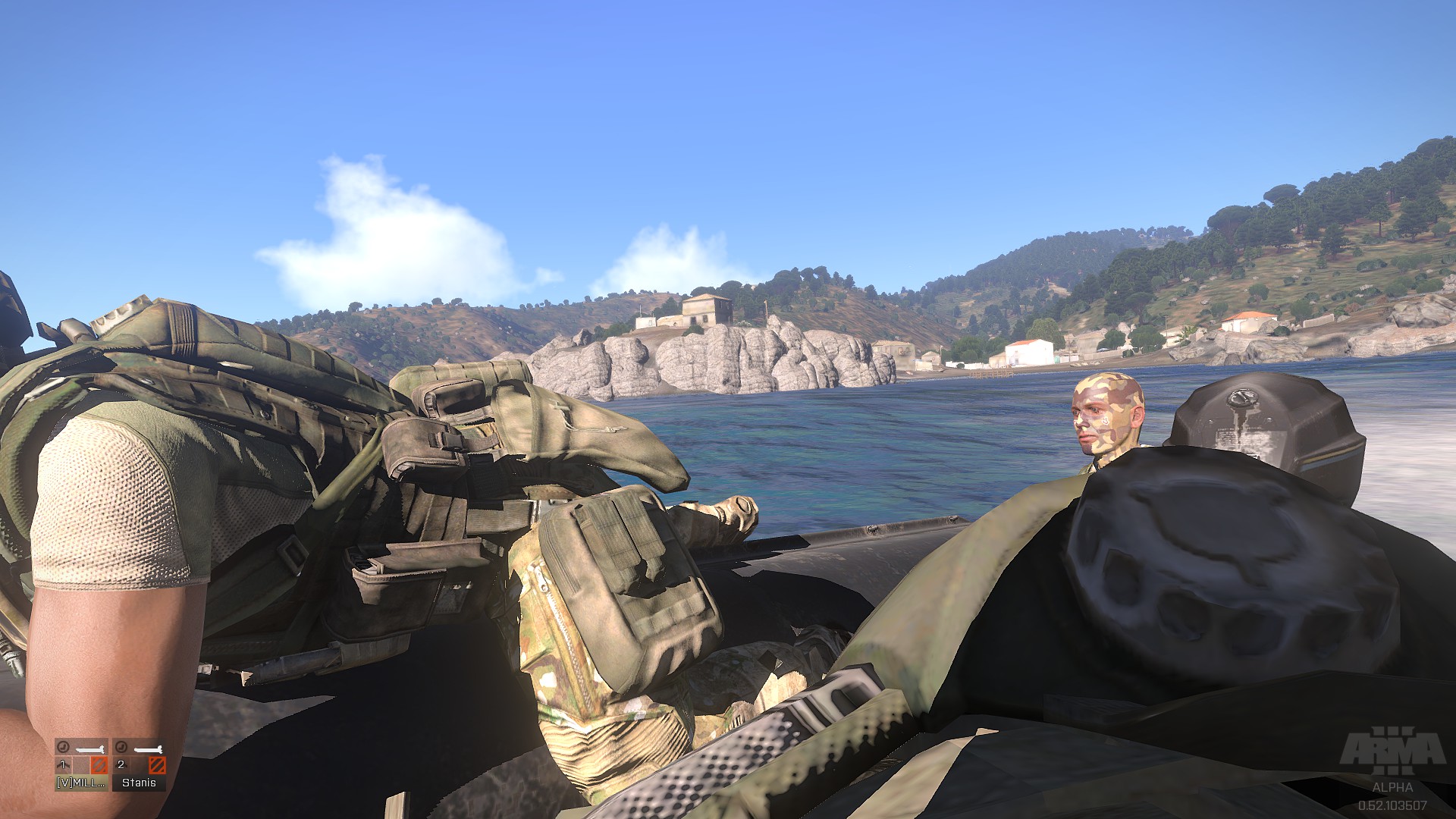The height and width of the screenshot is (819, 1456).
Task: Select squad member Stanis in unit bar
Action: point(139,764)
